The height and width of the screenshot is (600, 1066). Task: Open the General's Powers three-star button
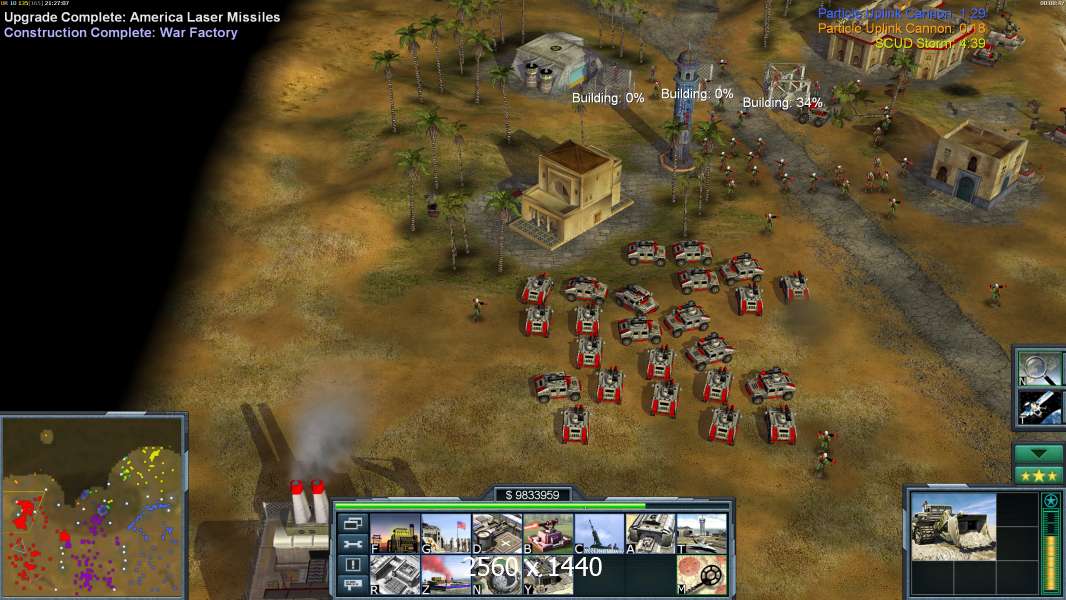click(1038, 475)
